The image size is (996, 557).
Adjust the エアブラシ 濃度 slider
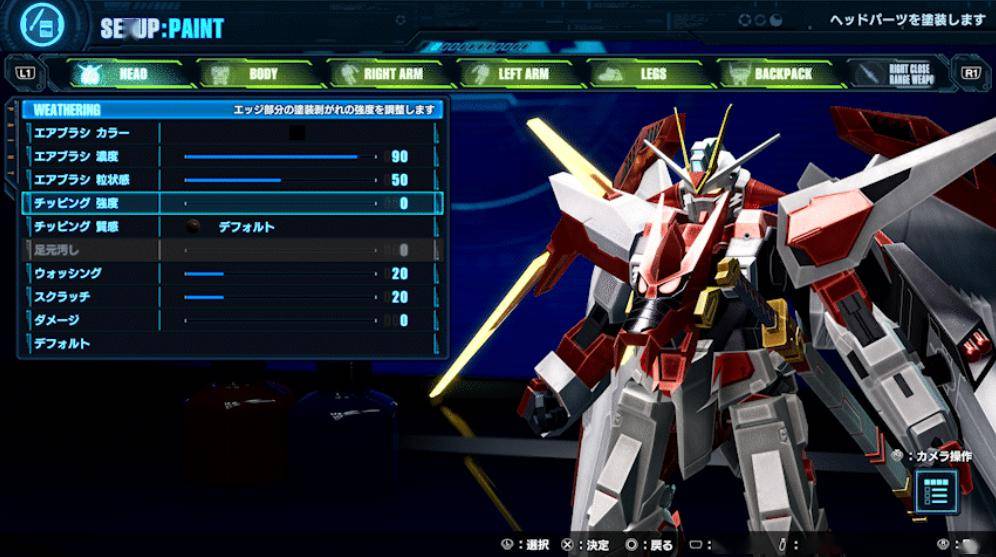tap(280, 157)
